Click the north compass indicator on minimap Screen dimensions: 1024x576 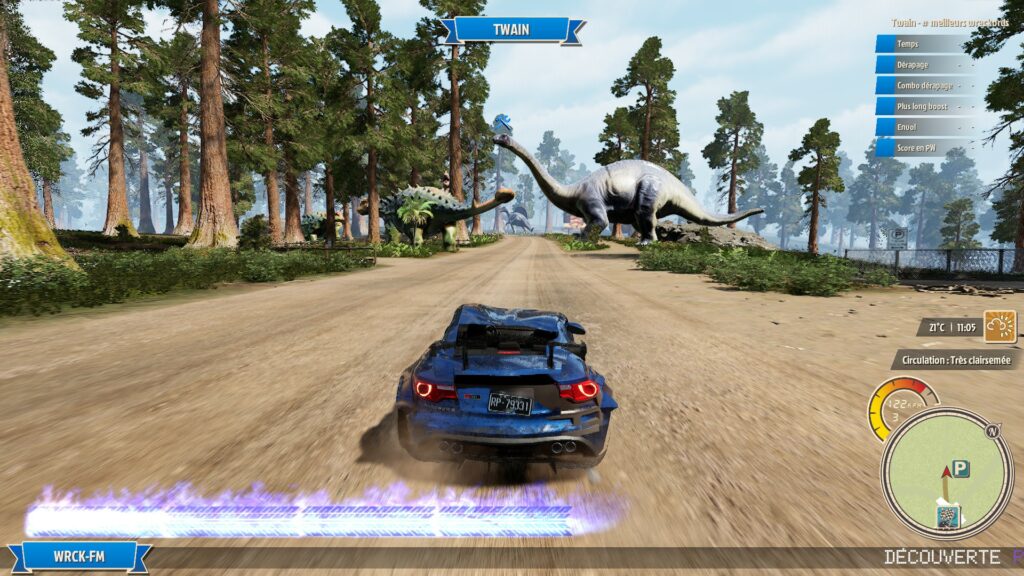pyautogui.click(x=992, y=431)
